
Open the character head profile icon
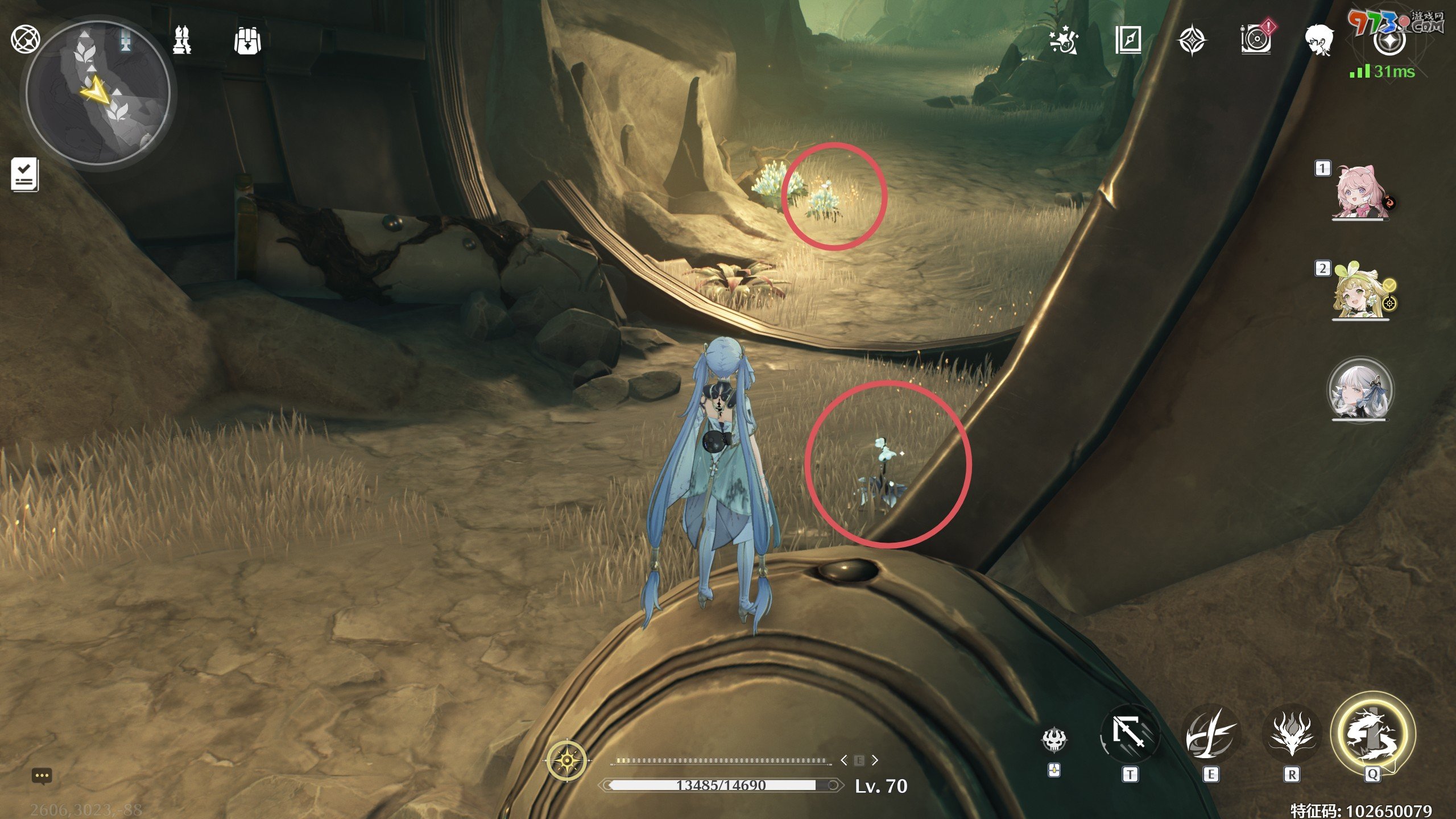1319,40
